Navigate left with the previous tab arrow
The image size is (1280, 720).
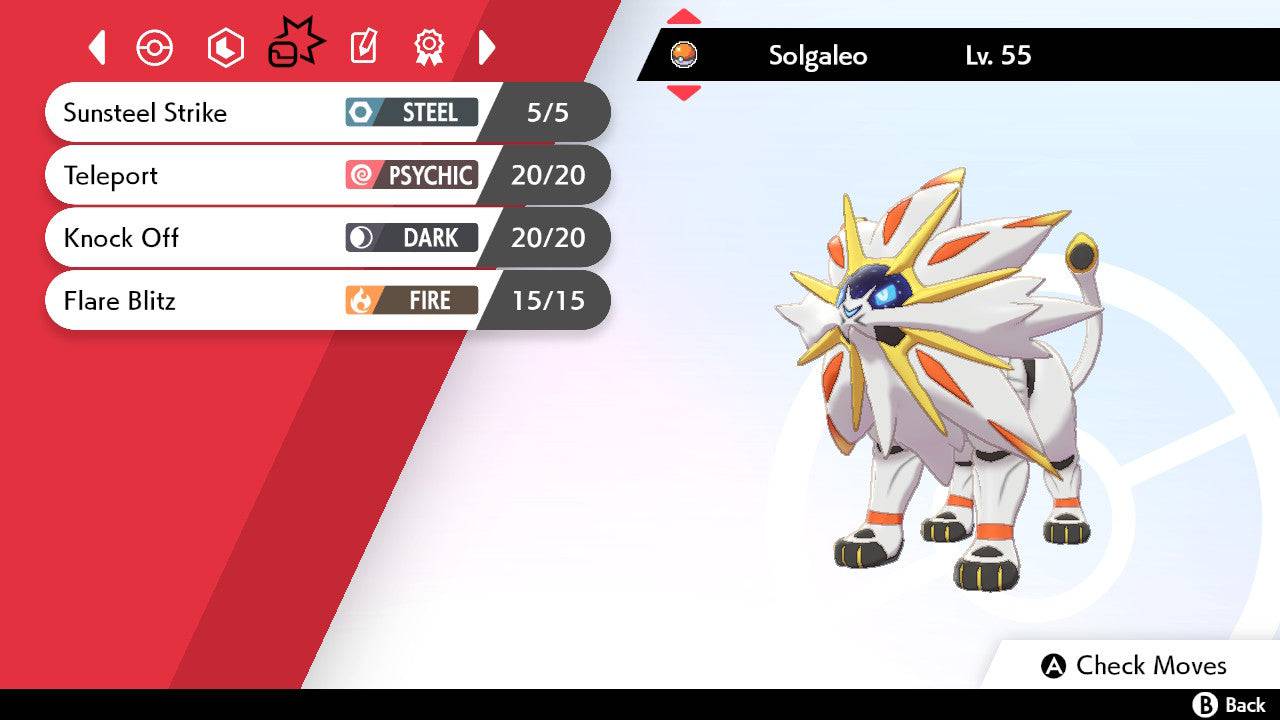tap(97, 47)
